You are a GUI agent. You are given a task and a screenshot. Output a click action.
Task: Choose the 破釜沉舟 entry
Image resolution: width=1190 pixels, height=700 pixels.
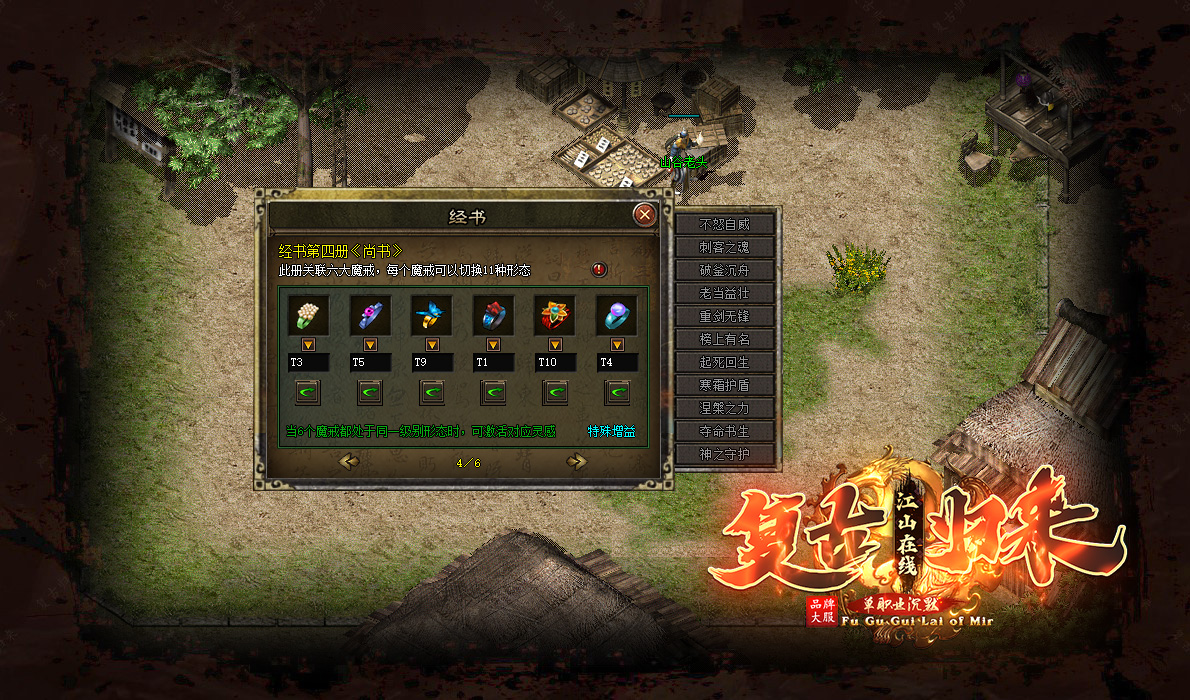point(724,270)
